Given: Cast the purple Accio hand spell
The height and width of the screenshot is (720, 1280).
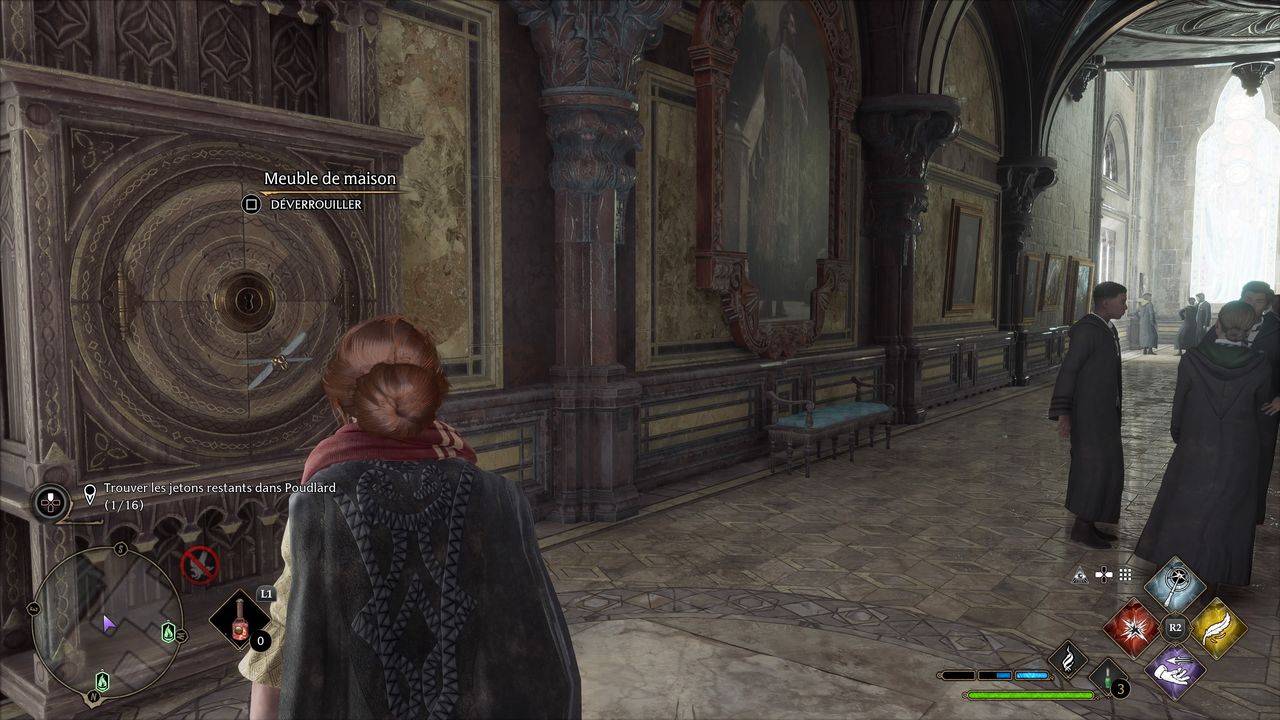Looking at the screenshot, I should (1175, 669).
